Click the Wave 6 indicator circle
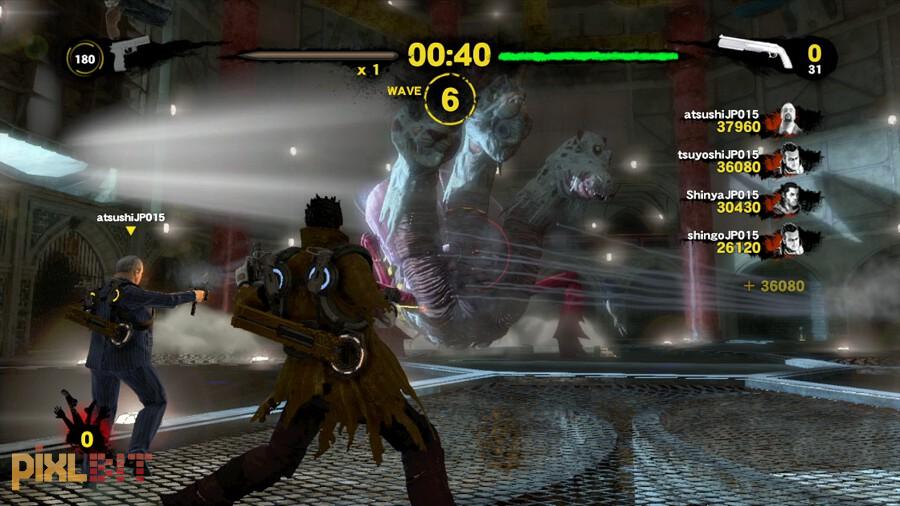Screen dimensions: 900x506 (450, 99)
